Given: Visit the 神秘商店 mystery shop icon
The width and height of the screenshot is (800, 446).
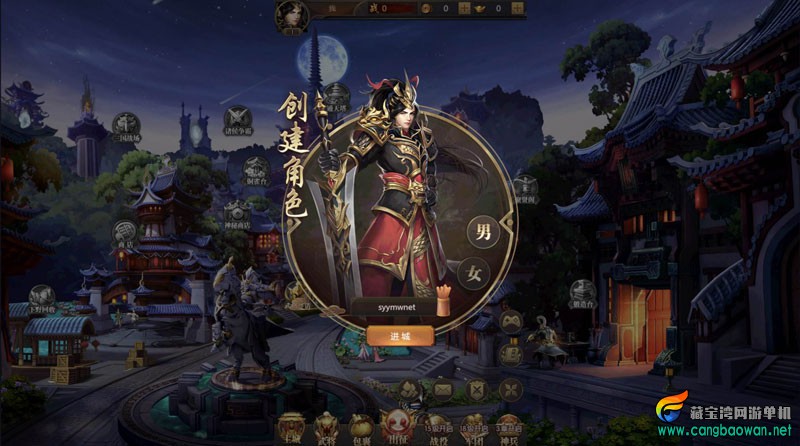Looking at the screenshot, I should tap(236, 212).
